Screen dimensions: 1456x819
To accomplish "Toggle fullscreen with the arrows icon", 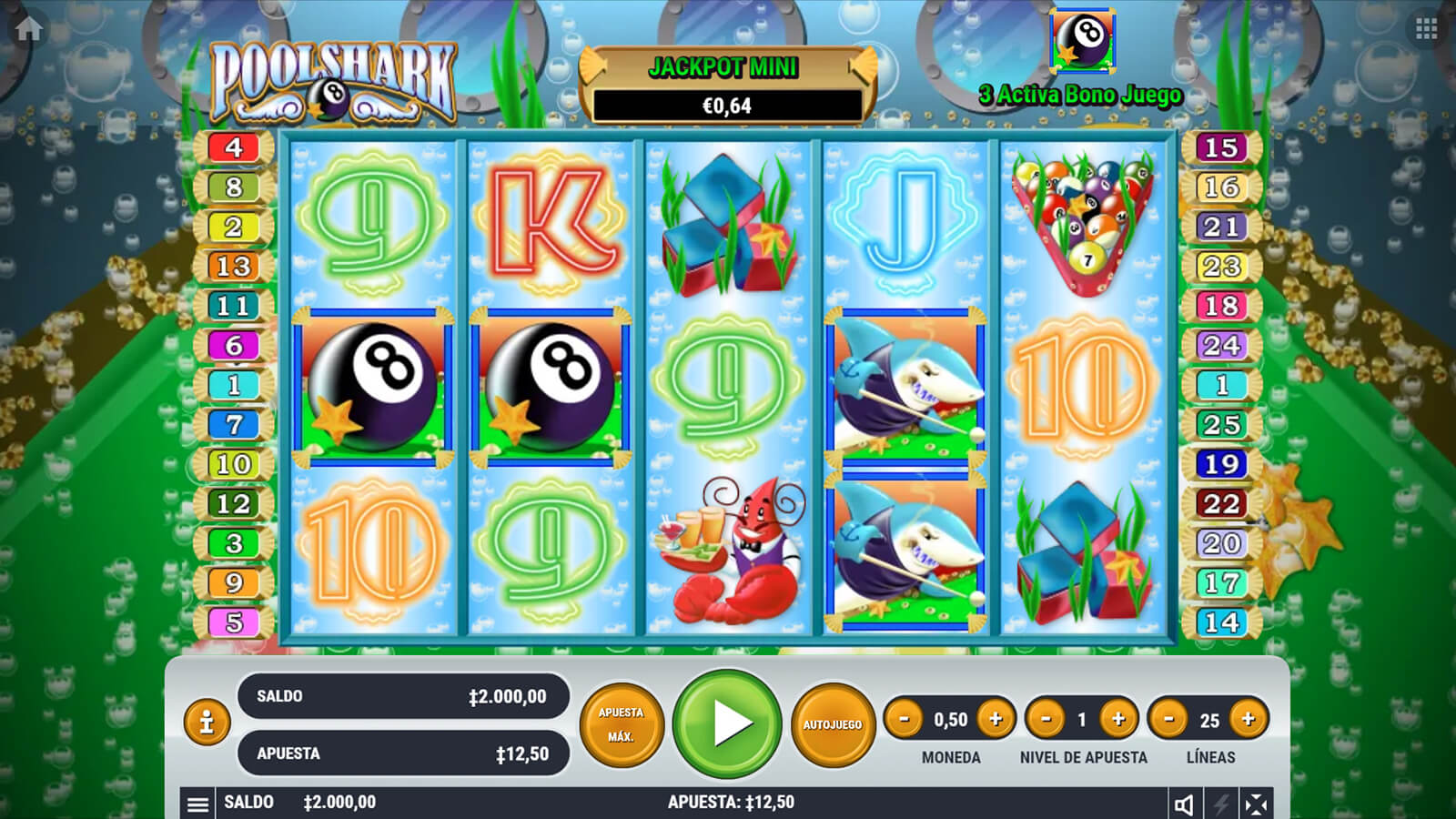I will pos(1256,804).
